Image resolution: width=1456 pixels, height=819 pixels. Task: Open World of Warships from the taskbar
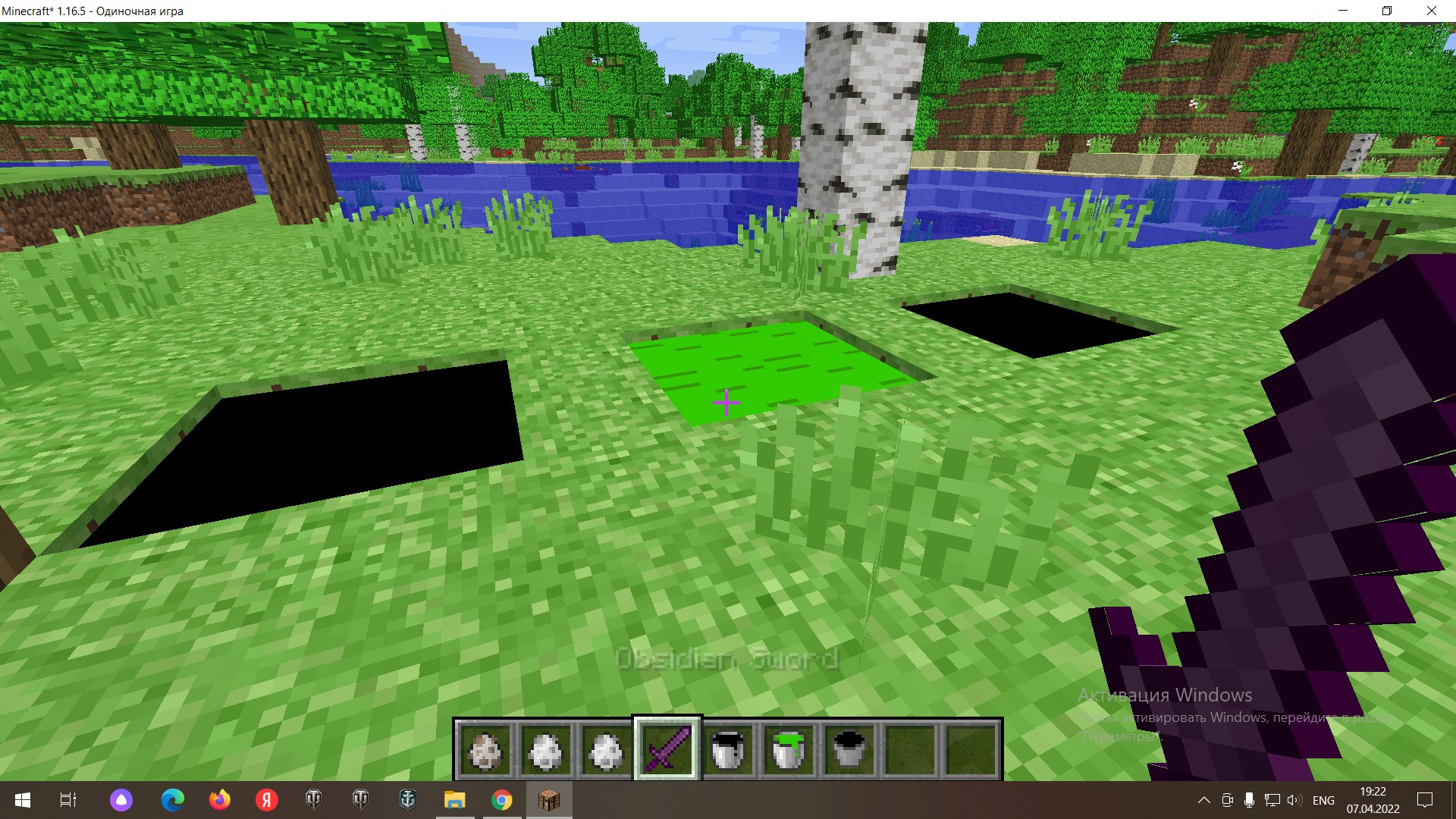click(408, 799)
